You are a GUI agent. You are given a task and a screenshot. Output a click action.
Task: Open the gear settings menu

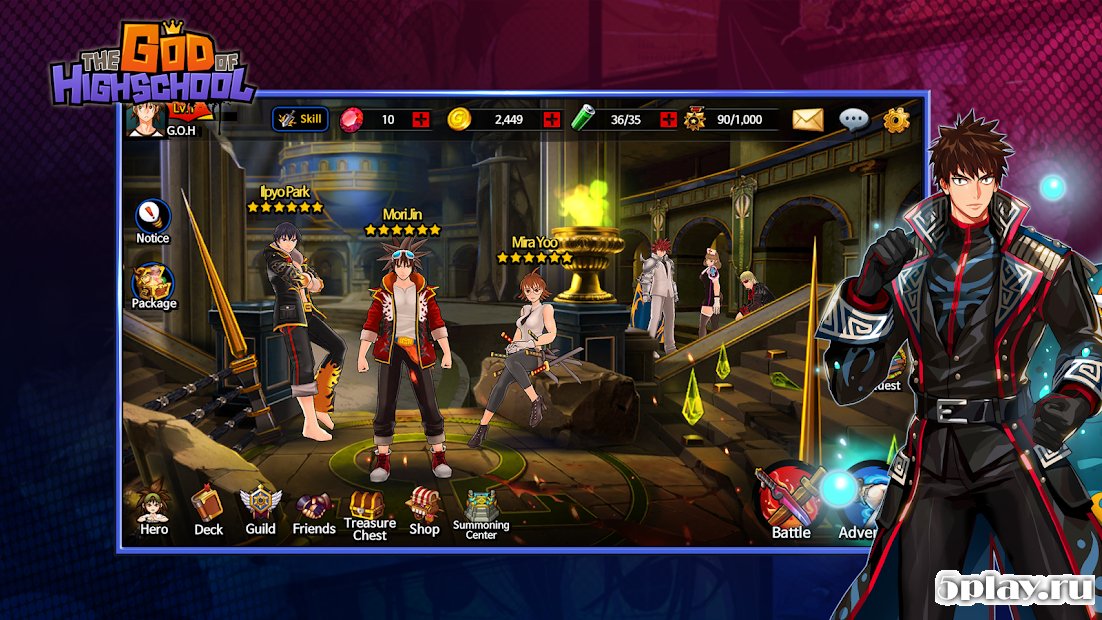point(896,120)
